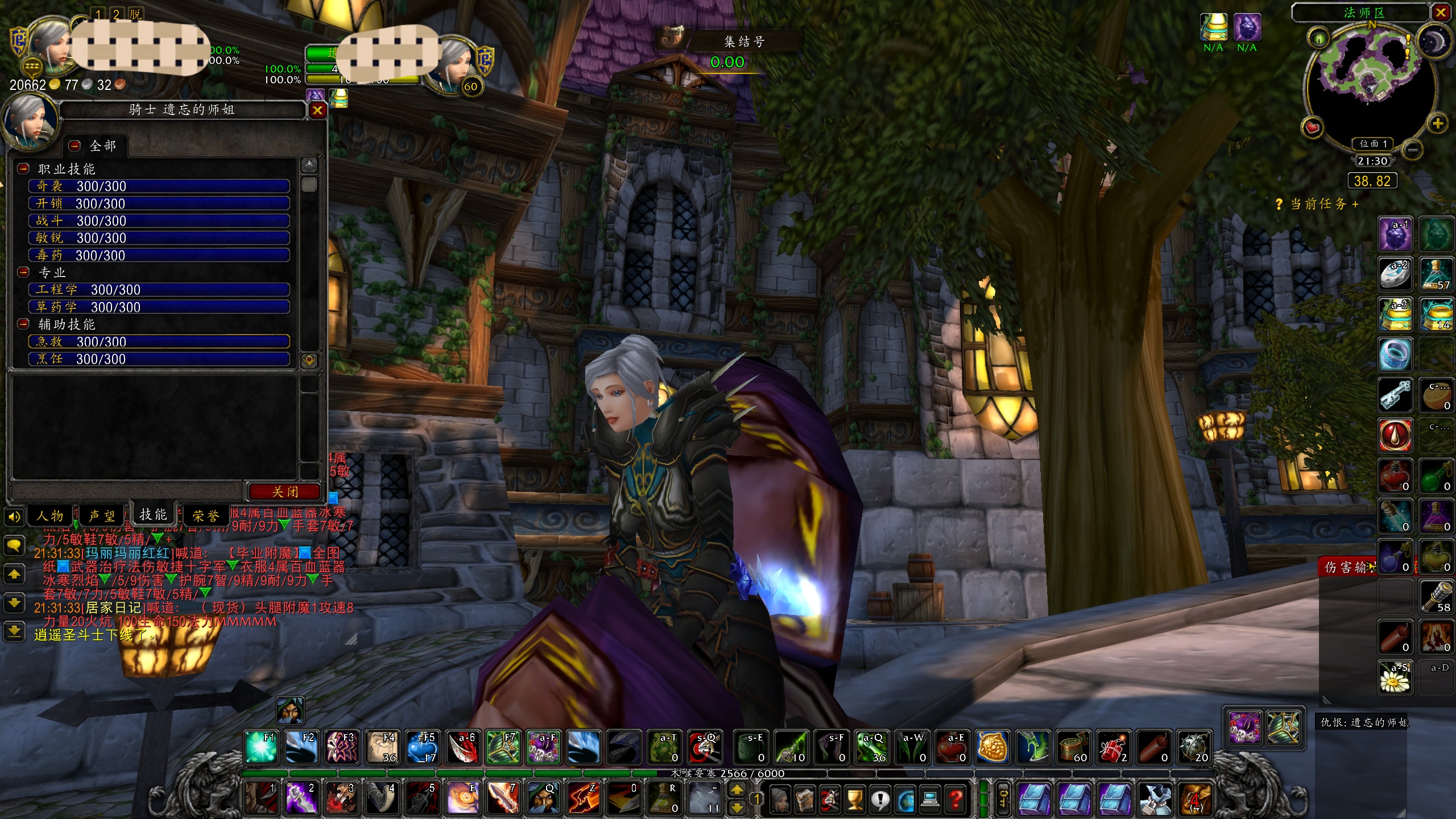Open the key ring next to the bags
This screenshot has width=1456, height=819.
point(1003,799)
